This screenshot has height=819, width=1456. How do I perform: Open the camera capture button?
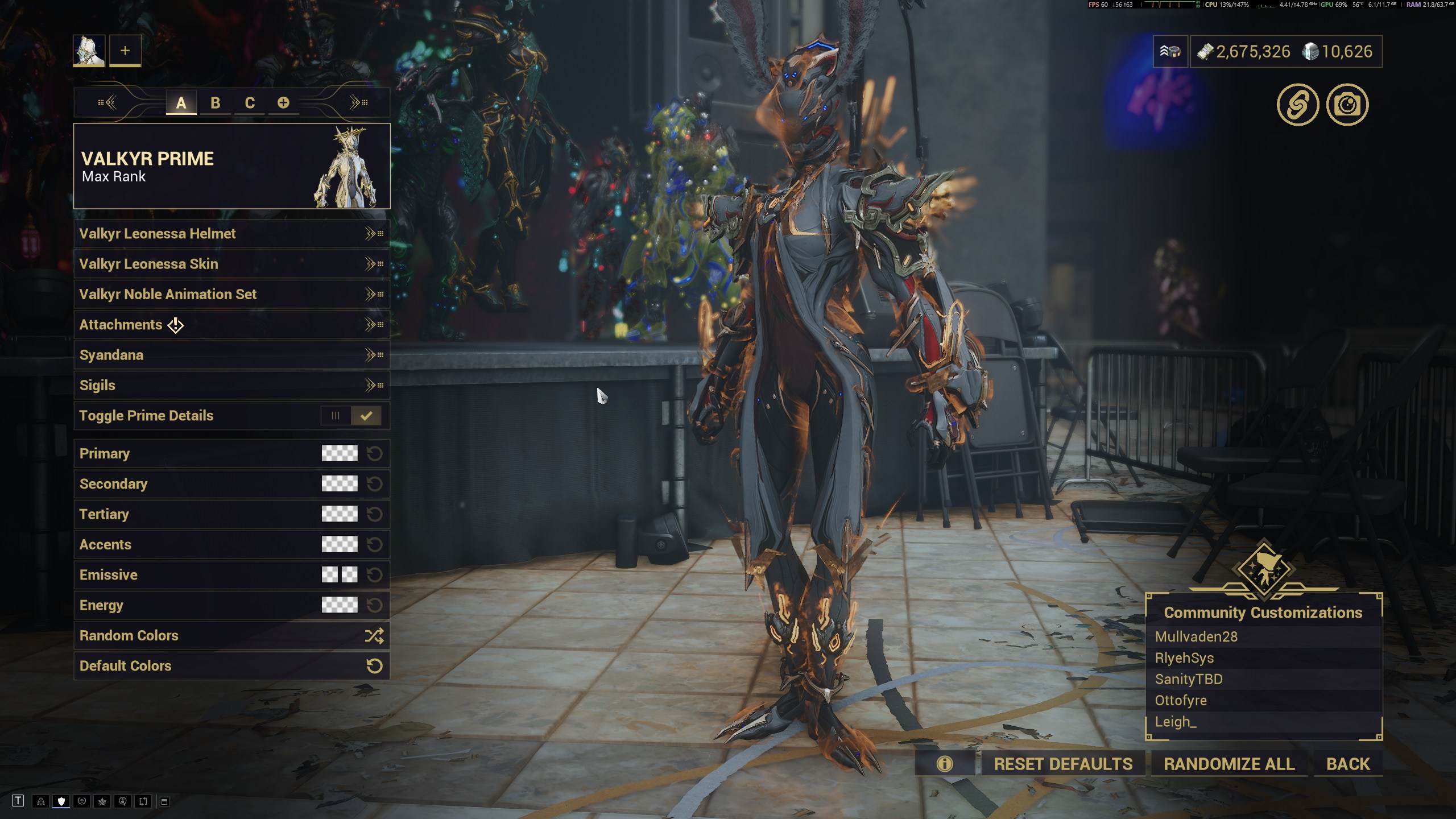pos(1347,105)
